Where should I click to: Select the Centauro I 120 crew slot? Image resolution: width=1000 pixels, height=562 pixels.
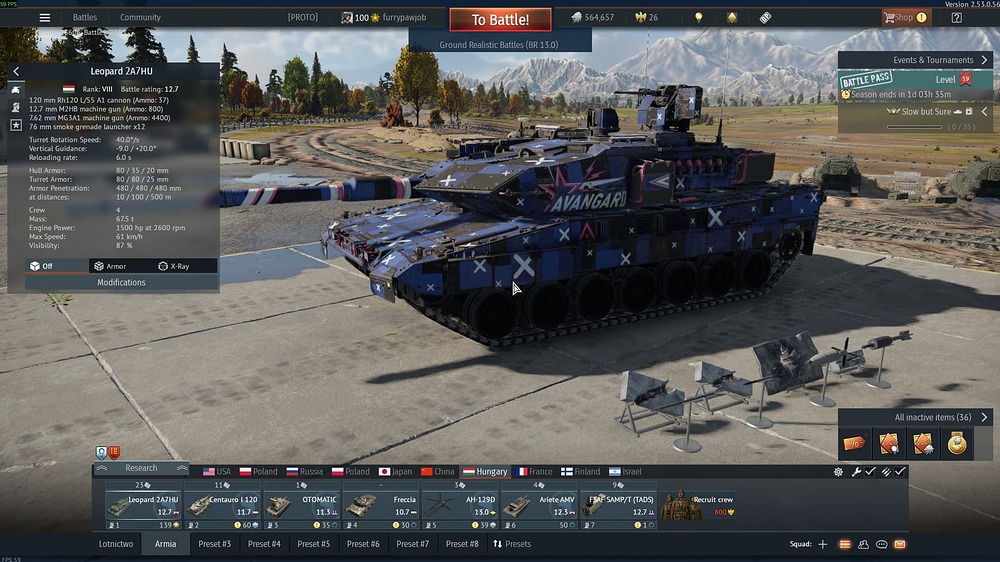pyautogui.click(x=224, y=506)
